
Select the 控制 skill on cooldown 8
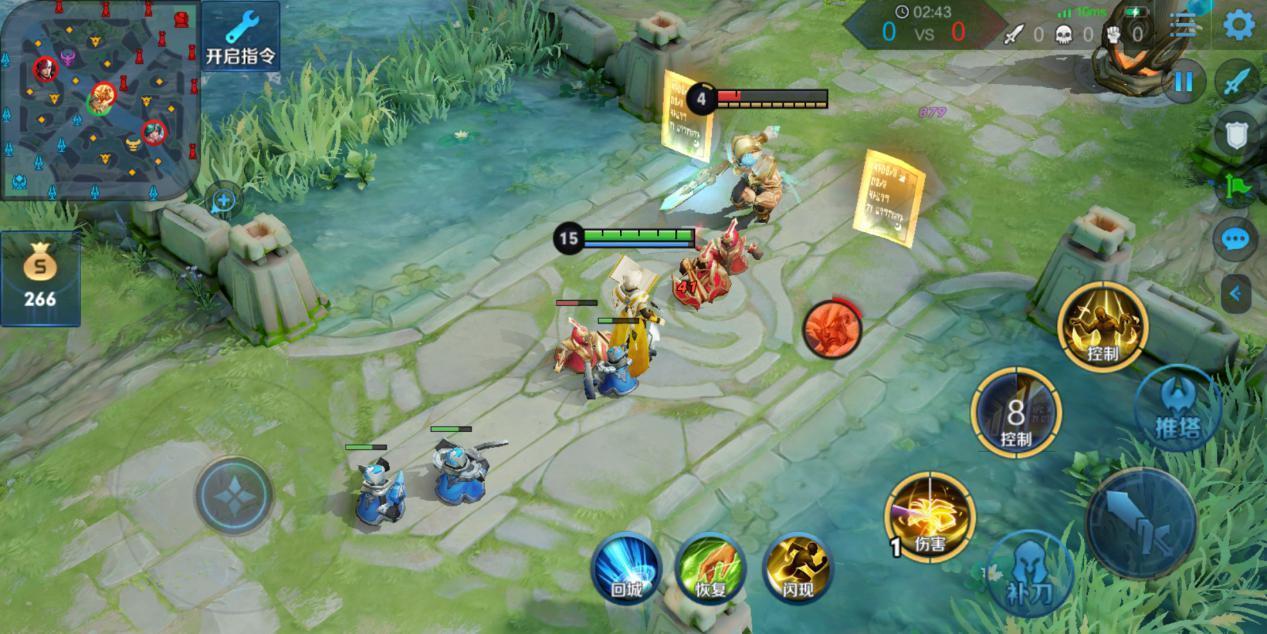(1016, 412)
